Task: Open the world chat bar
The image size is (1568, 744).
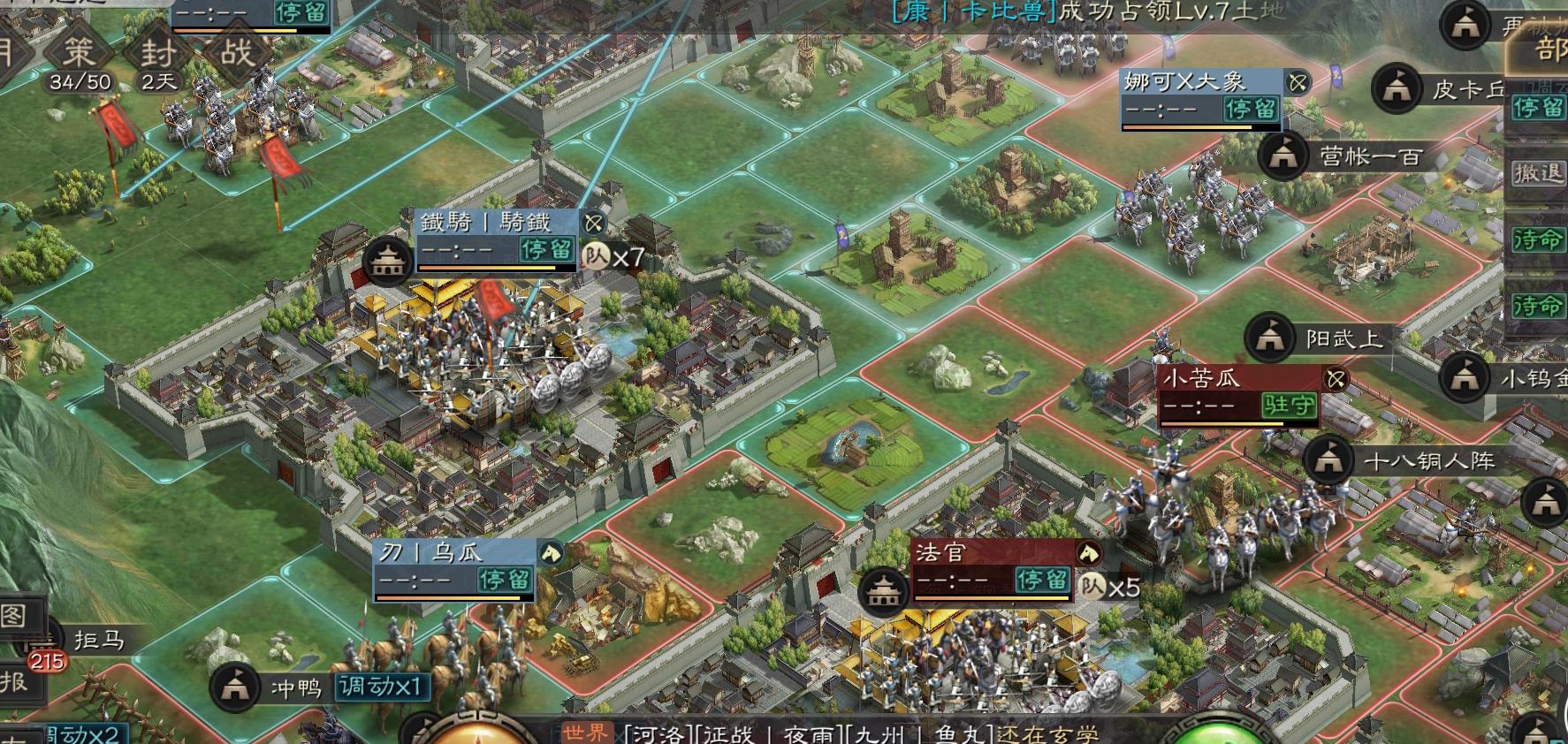Action: 831,733
